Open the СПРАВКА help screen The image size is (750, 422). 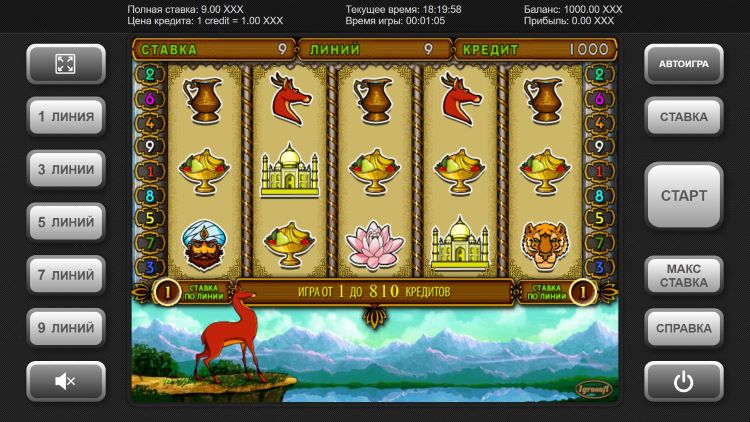tap(683, 327)
